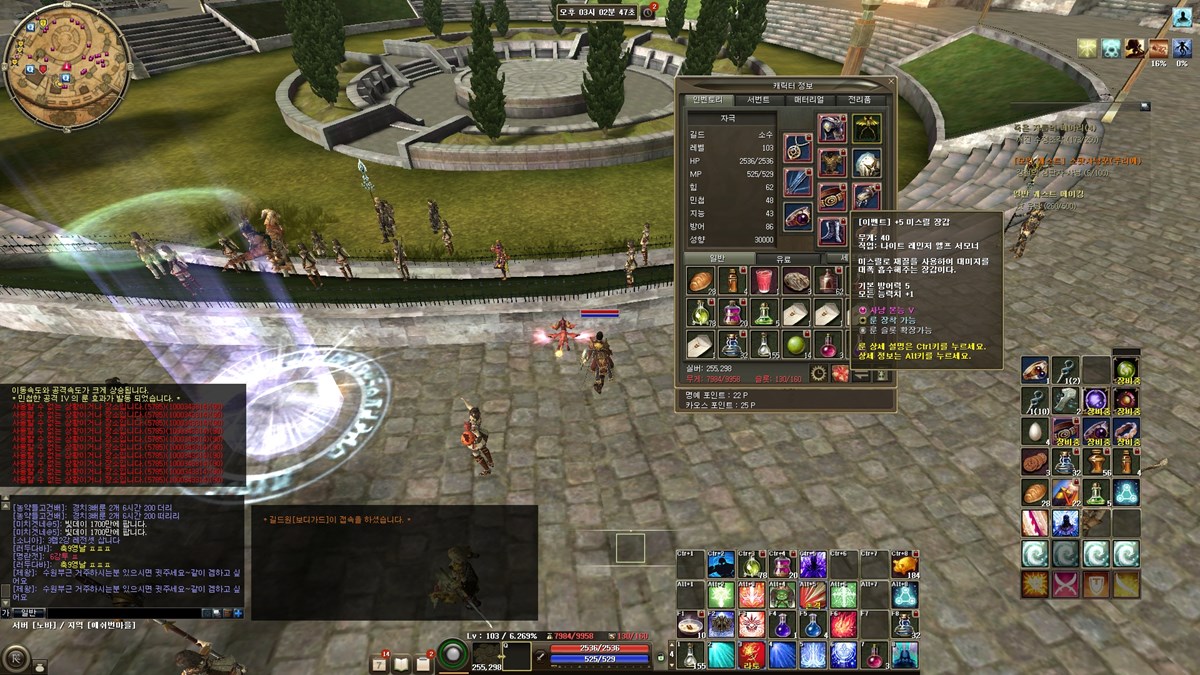Switch to the 전리품 tab

[x=860, y=100]
